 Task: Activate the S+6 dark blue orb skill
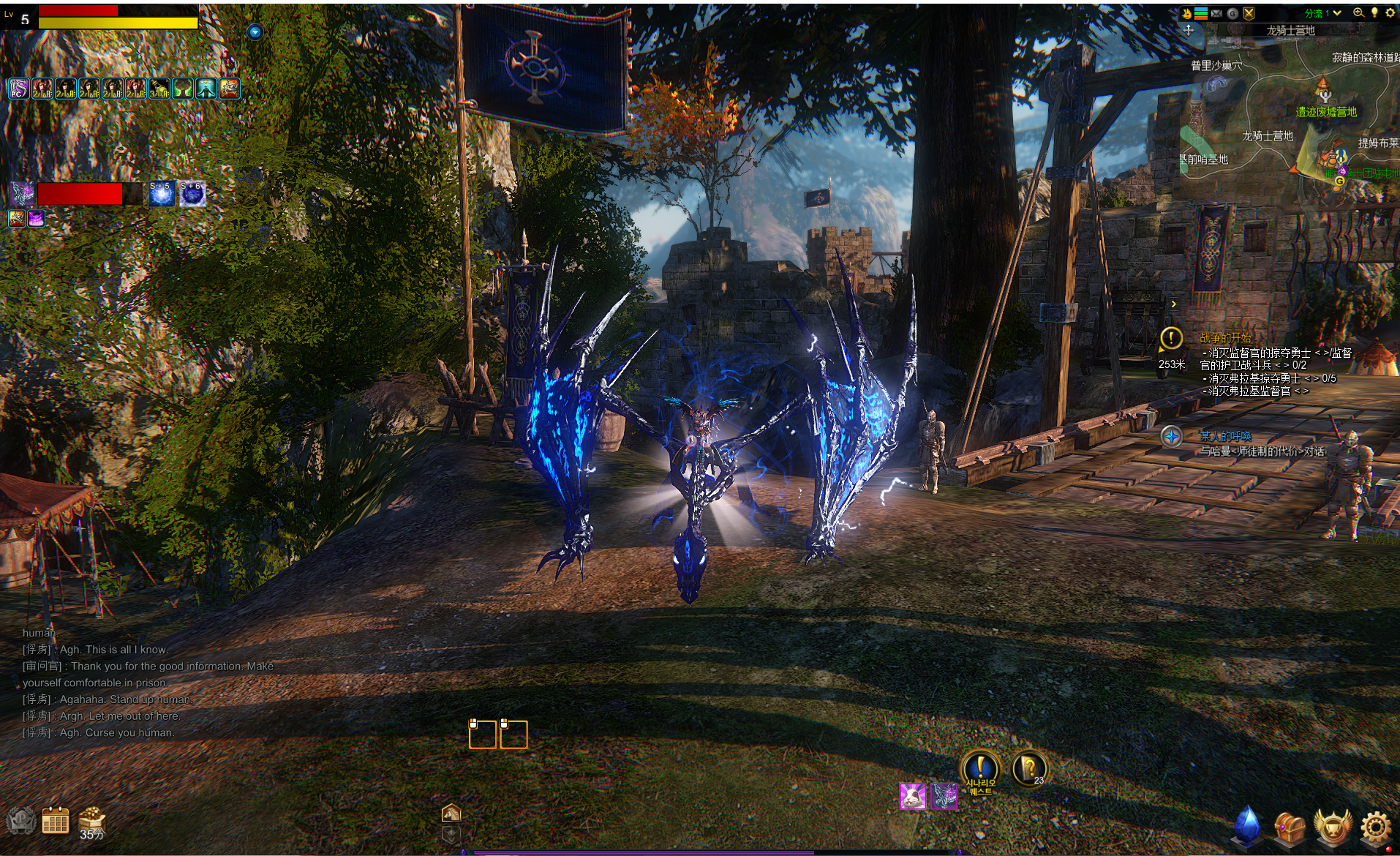tap(192, 194)
